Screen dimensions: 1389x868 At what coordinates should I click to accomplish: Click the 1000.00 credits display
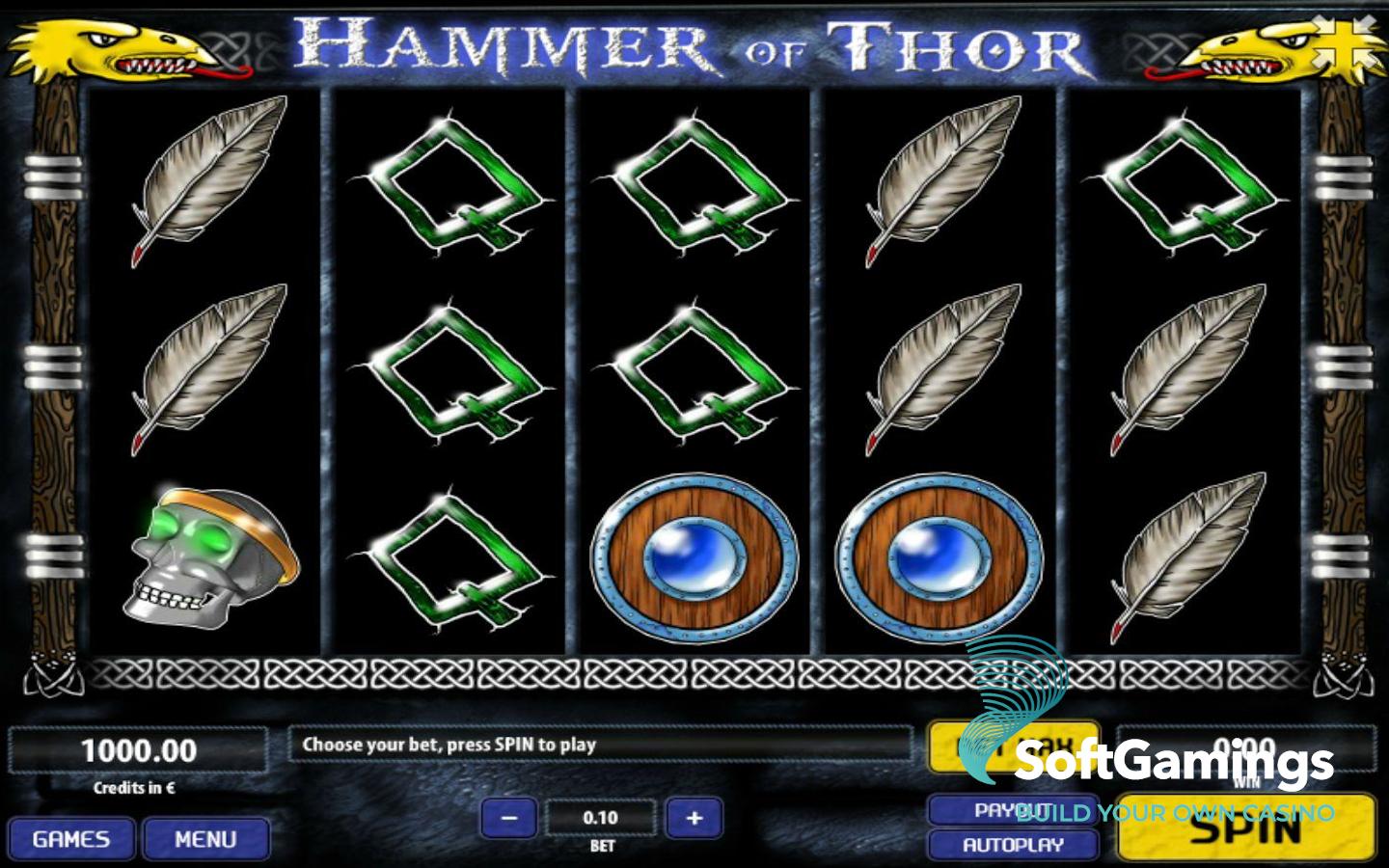point(140,749)
